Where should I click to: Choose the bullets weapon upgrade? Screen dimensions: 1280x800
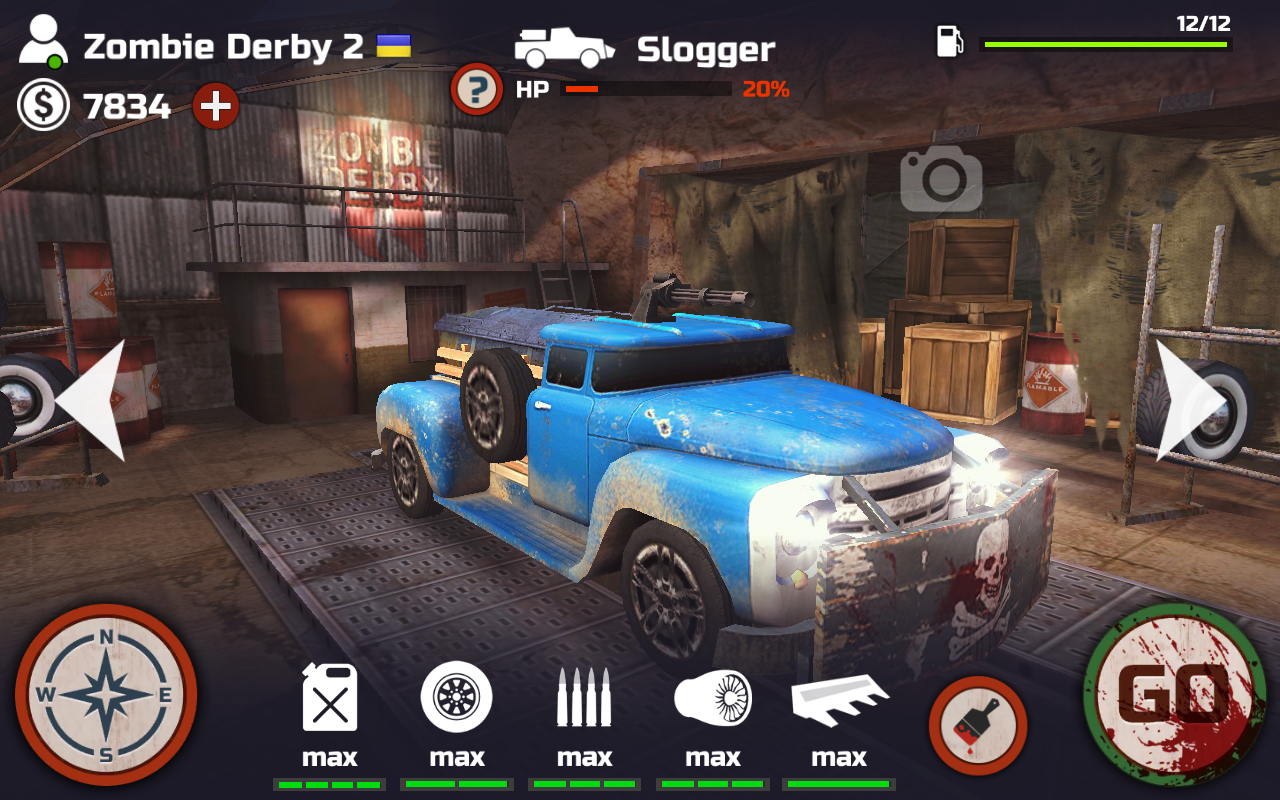coord(584,697)
